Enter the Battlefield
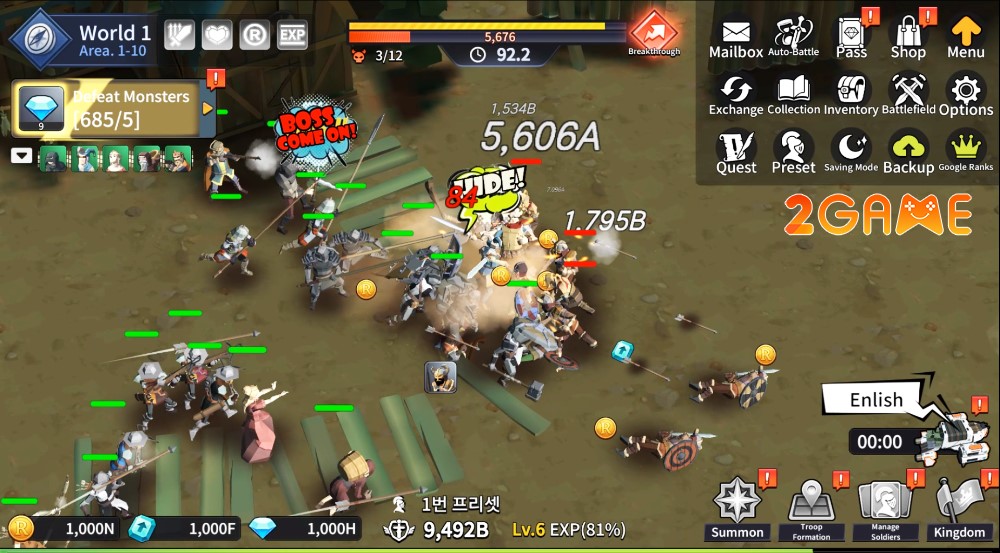Image resolution: width=1000 pixels, height=553 pixels. coord(908,95)
